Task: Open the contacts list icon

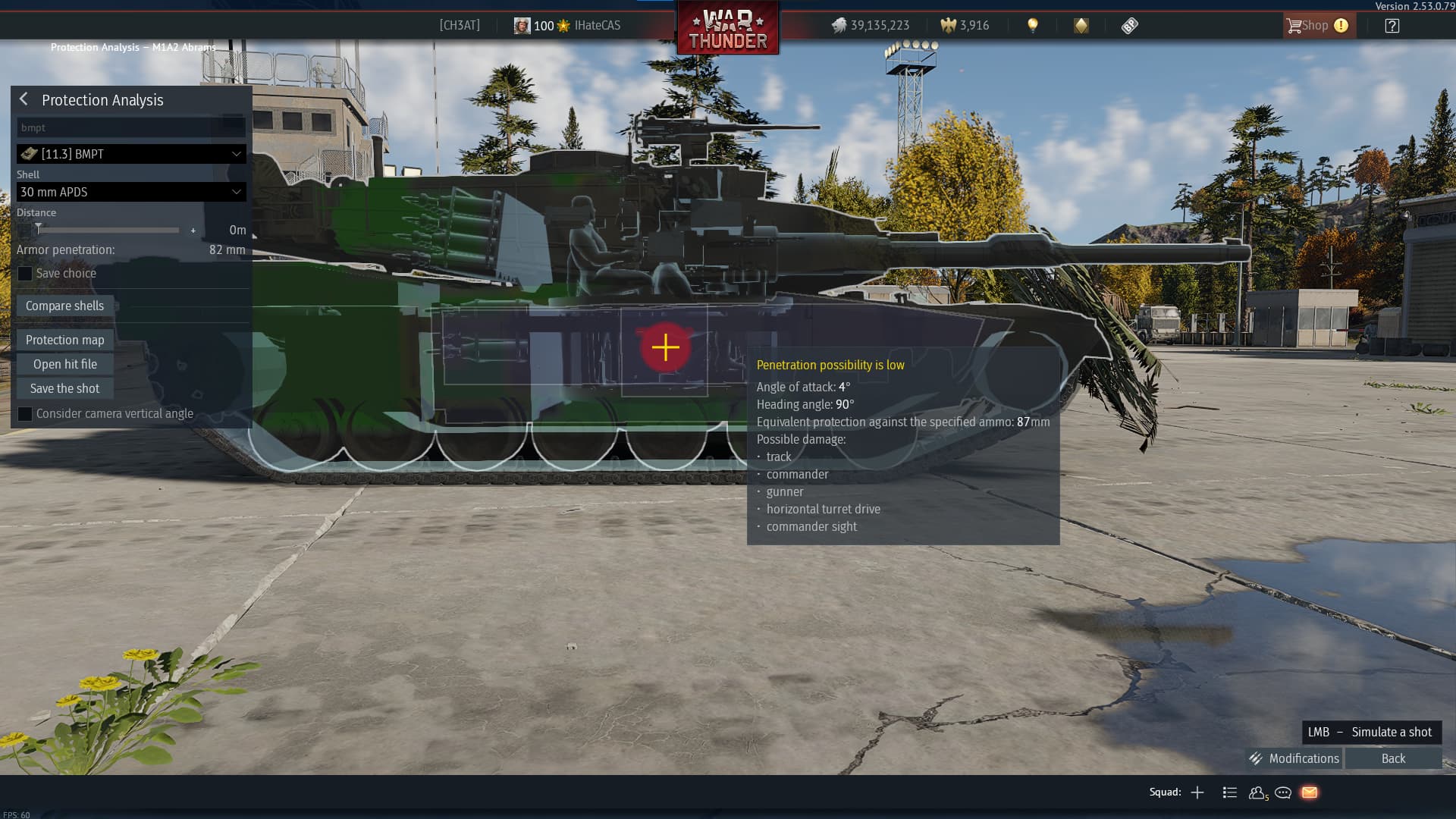Action: point(1257,792)
